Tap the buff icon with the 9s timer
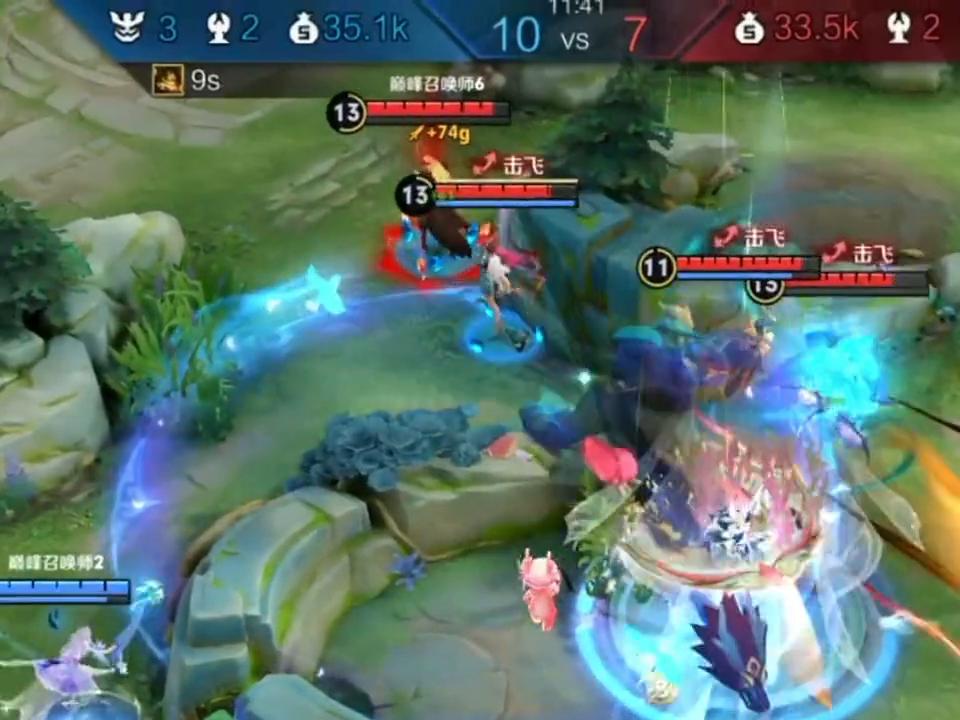Screen dimensions: 960x720 (x=168, y=80)
